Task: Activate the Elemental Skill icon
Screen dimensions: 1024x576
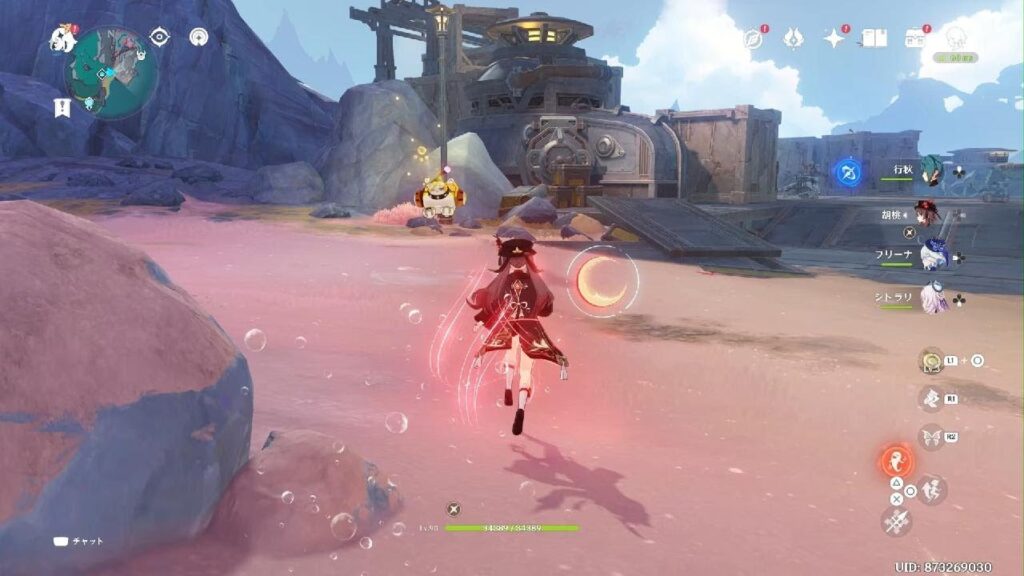Action: click(x=931, y=399)
